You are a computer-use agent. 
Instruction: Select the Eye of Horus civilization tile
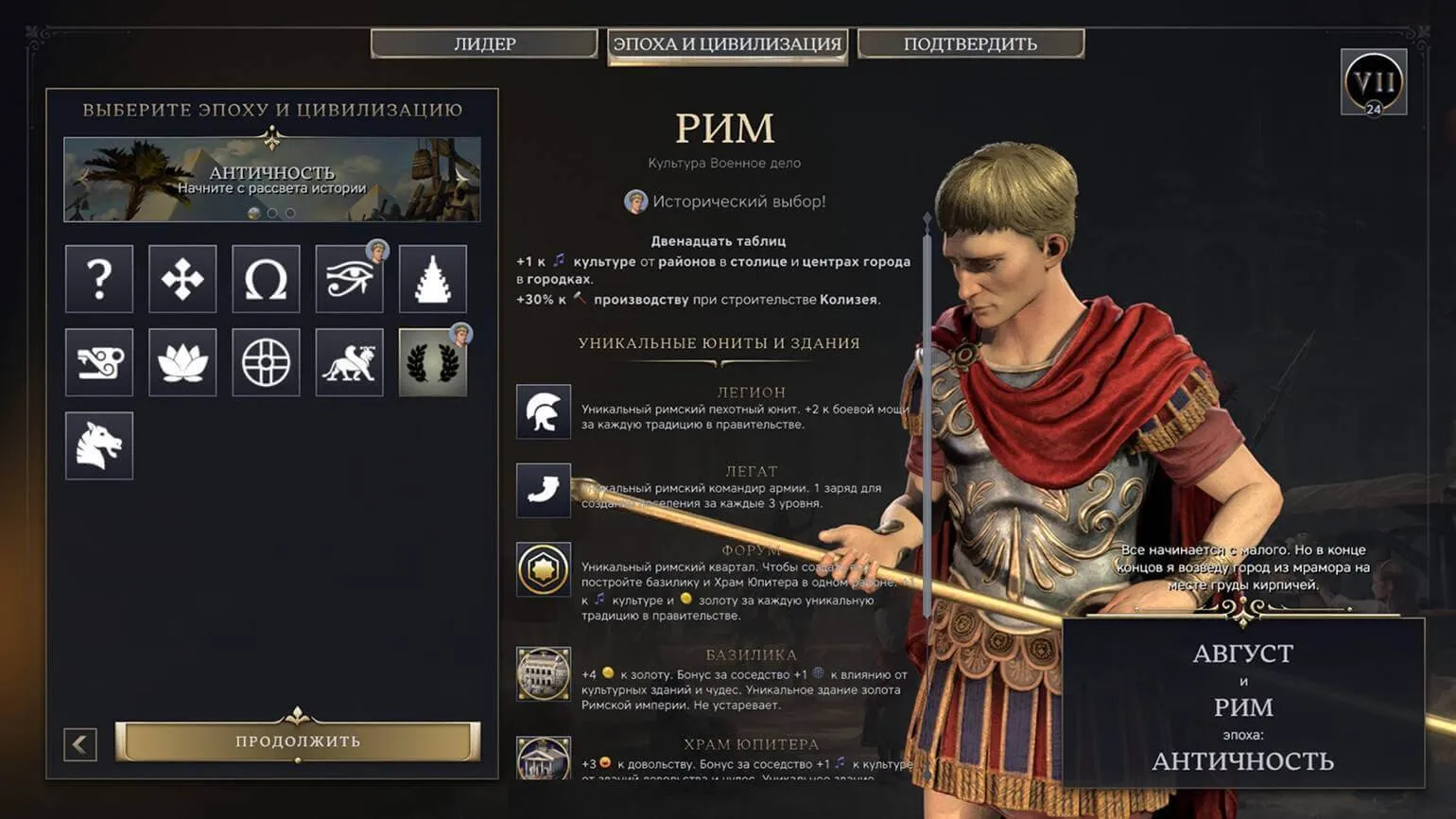tap(349, 279)
